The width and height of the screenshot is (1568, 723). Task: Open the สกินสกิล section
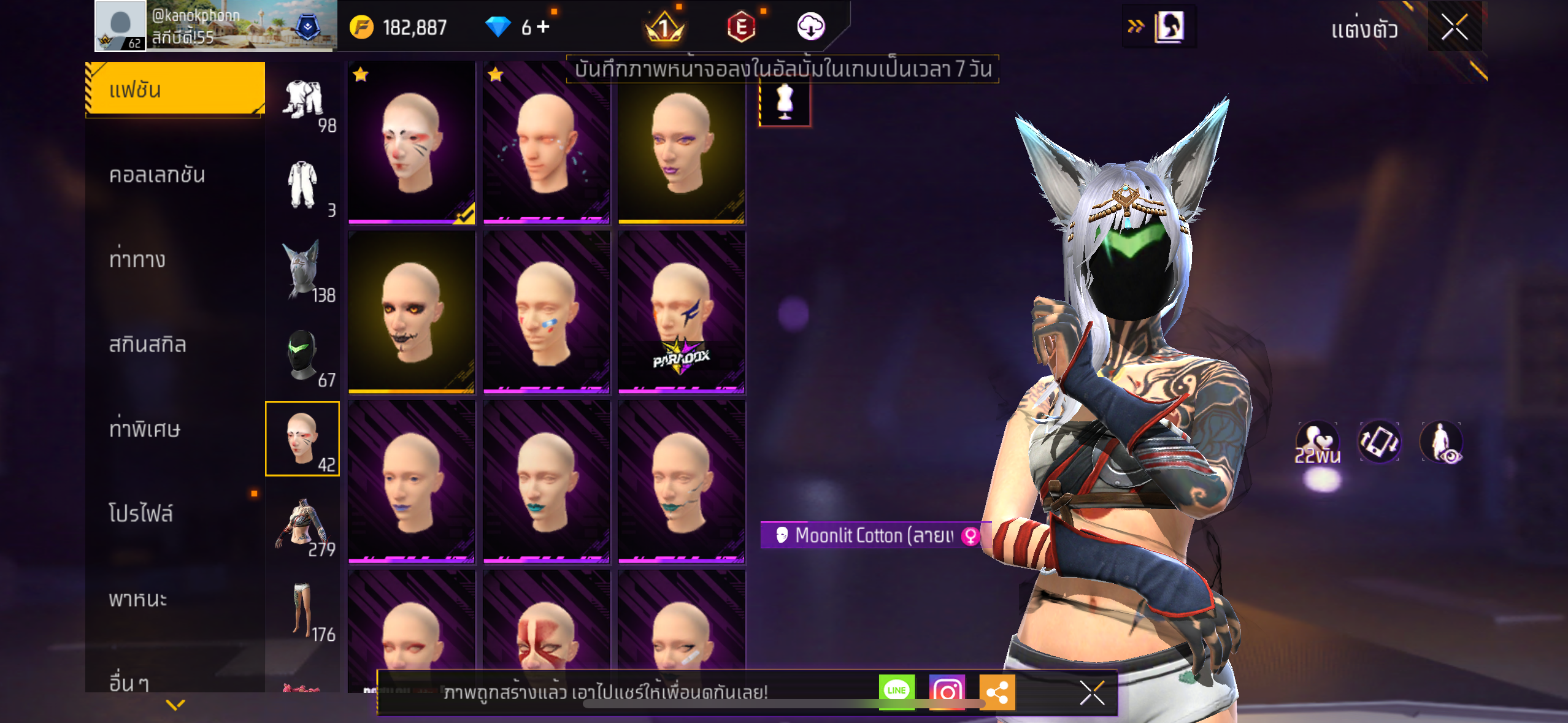[x=147, y=345]
